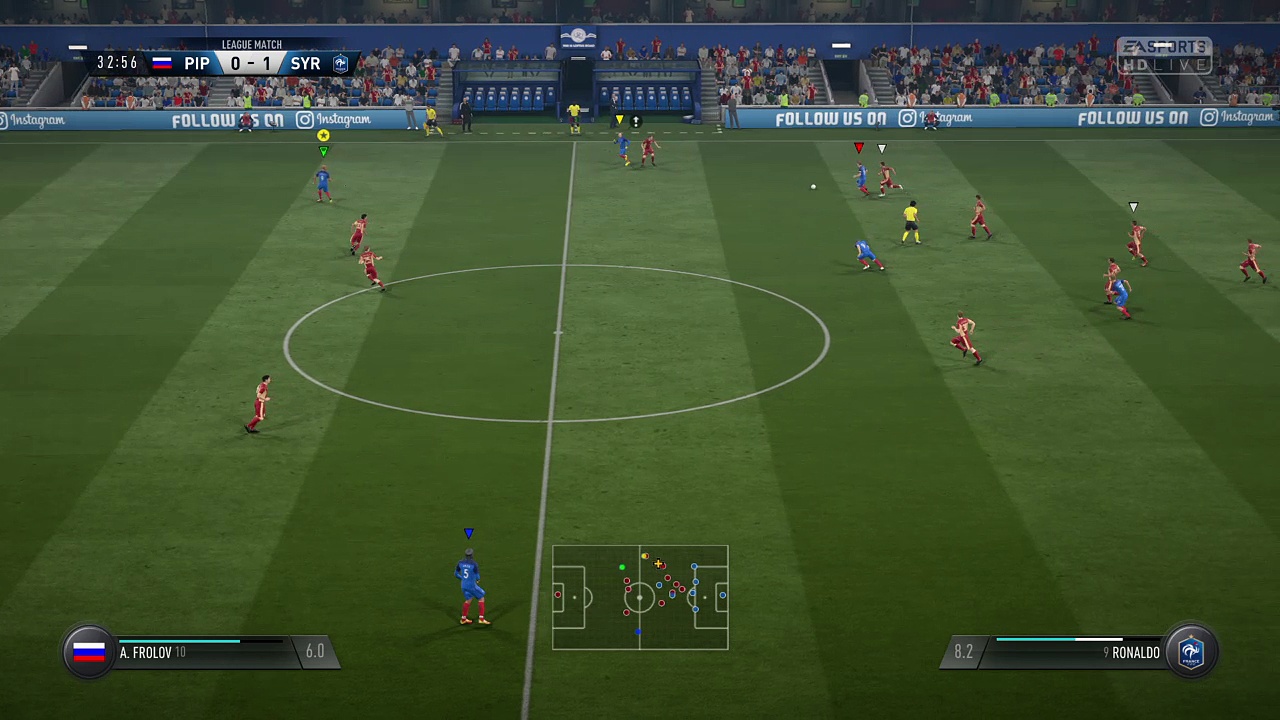Screen dimensions: 1280x720
Task: Click the Russia flag badge beside Frolov
Action: (89, 652)
